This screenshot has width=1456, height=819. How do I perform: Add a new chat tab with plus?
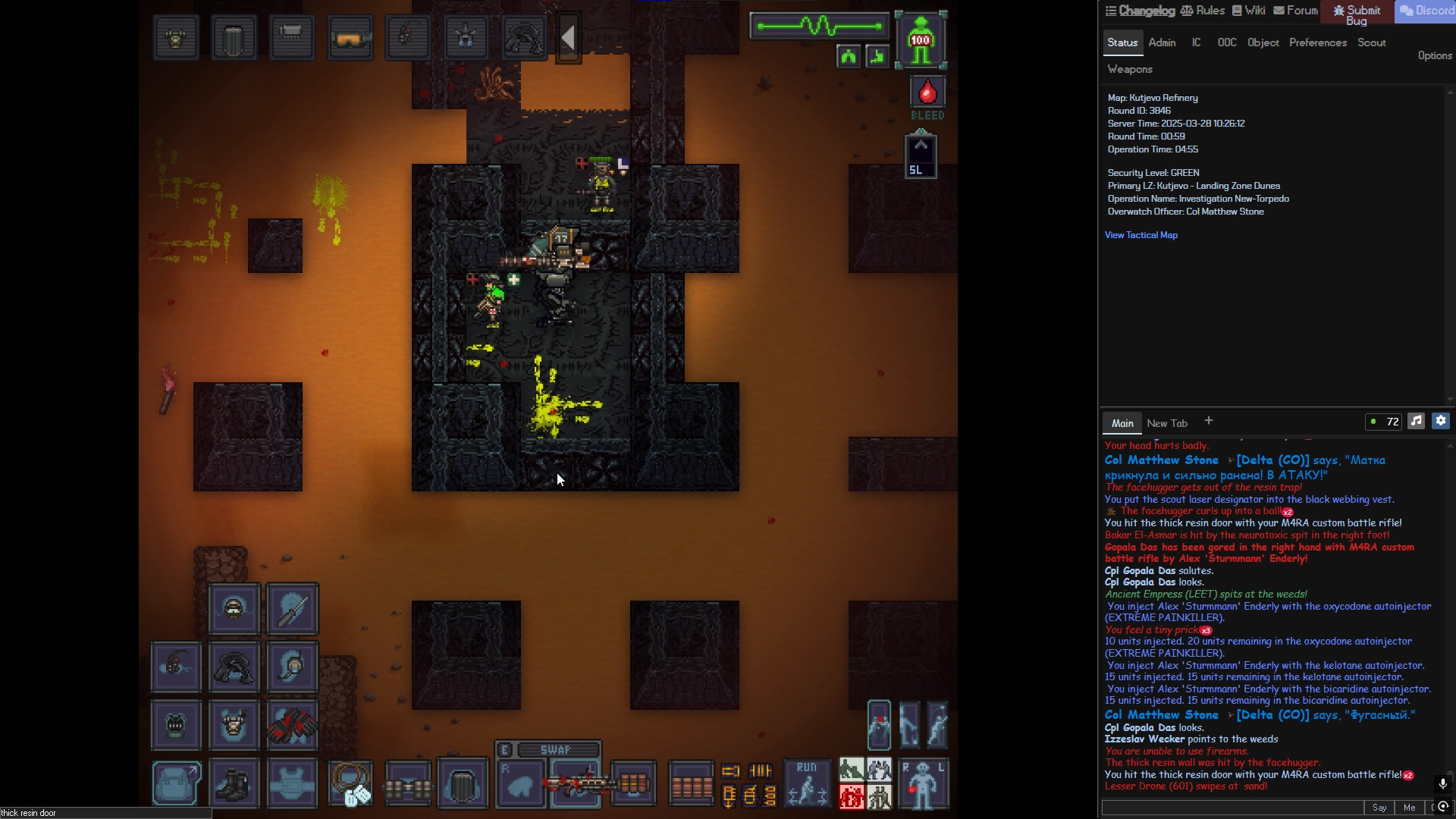click(1209, 421)
